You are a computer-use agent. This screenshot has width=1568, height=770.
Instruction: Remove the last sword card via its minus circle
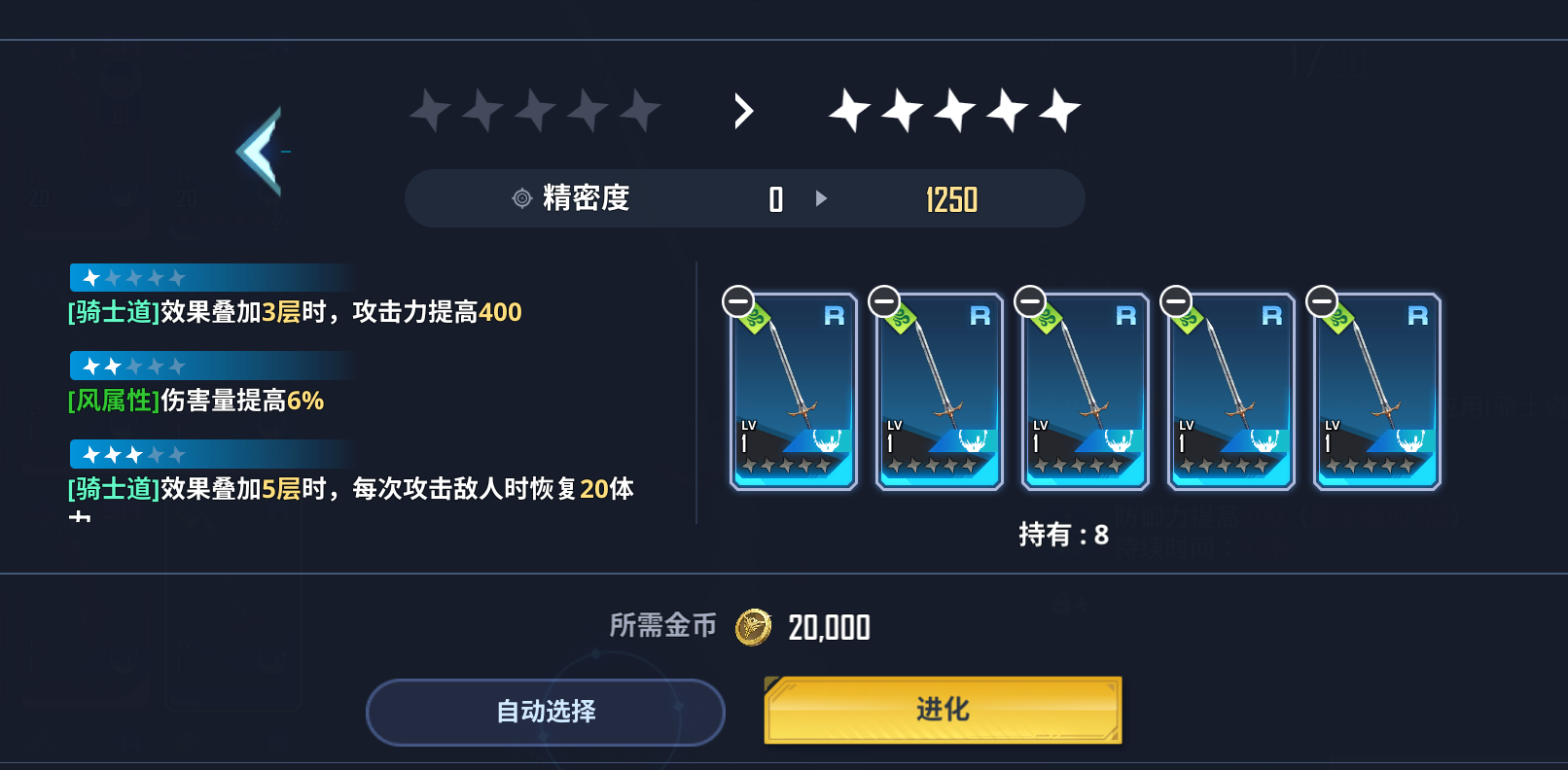[1322, 298]
